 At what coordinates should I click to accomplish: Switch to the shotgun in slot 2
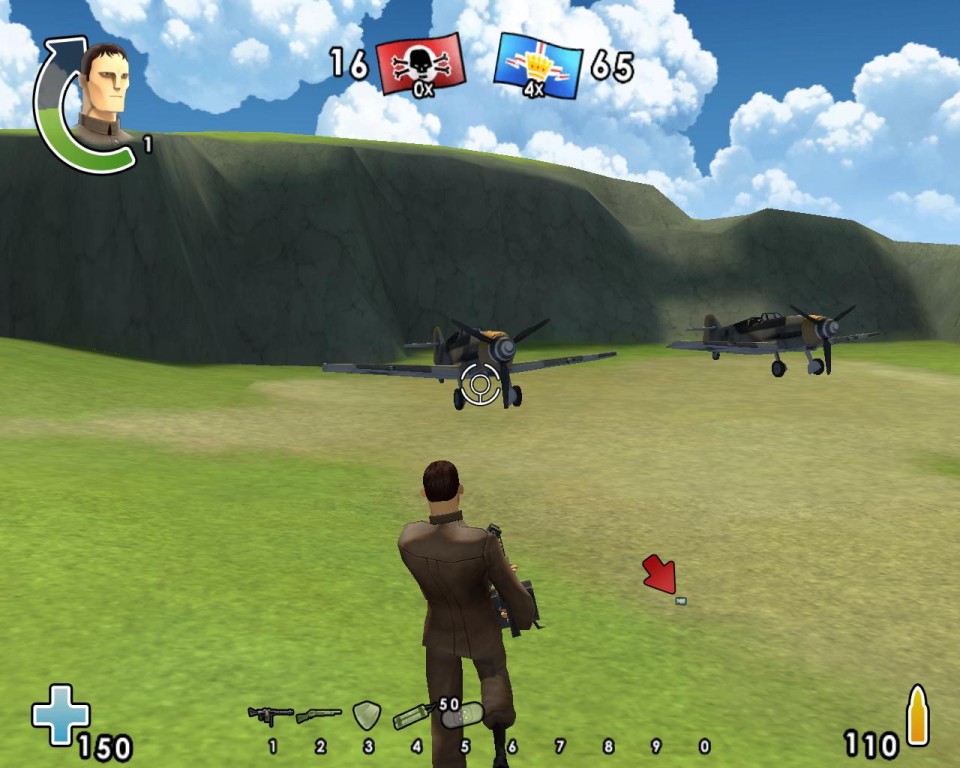319,716
